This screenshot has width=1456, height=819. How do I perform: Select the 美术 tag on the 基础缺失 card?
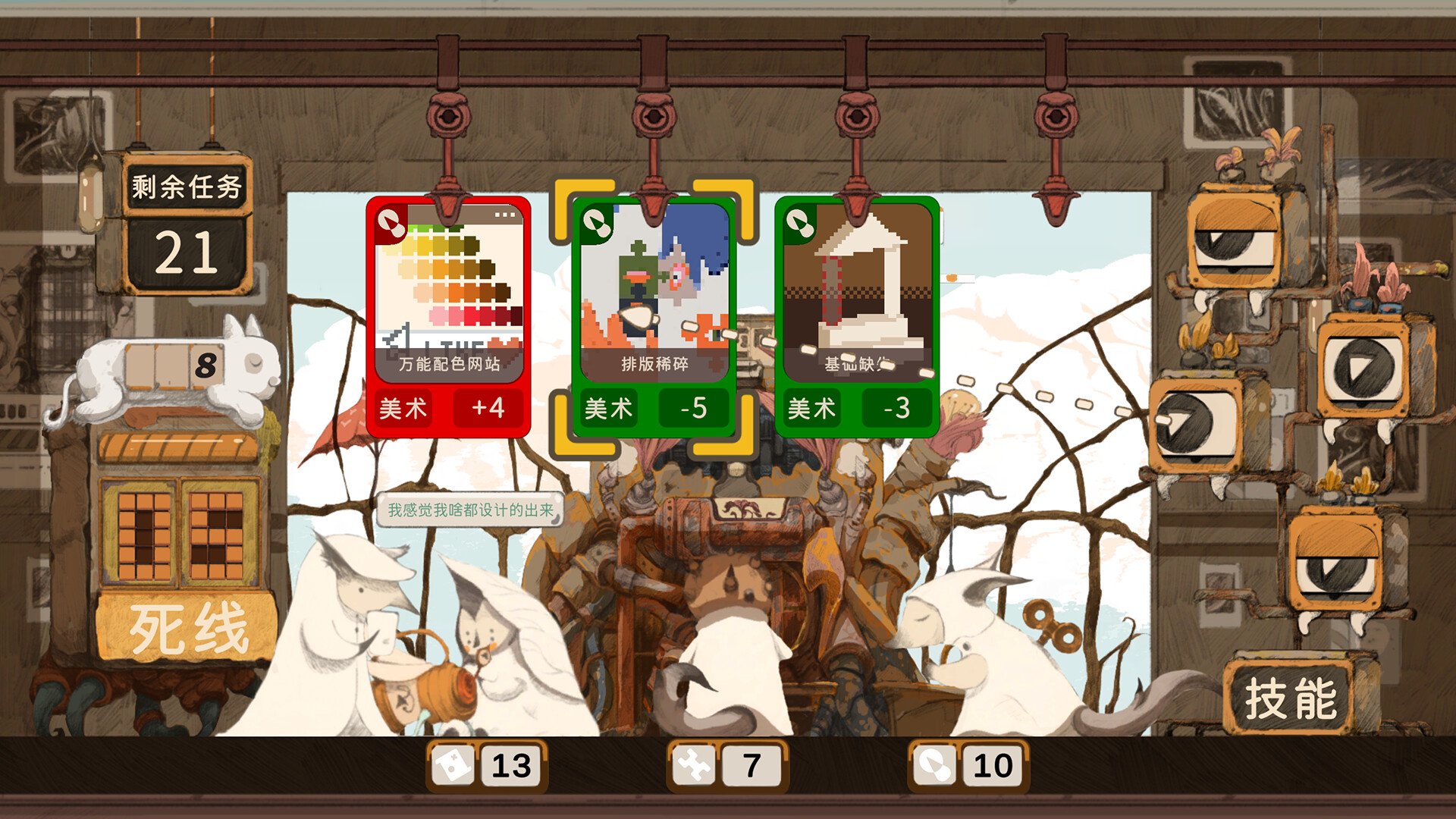coord(810,407)
